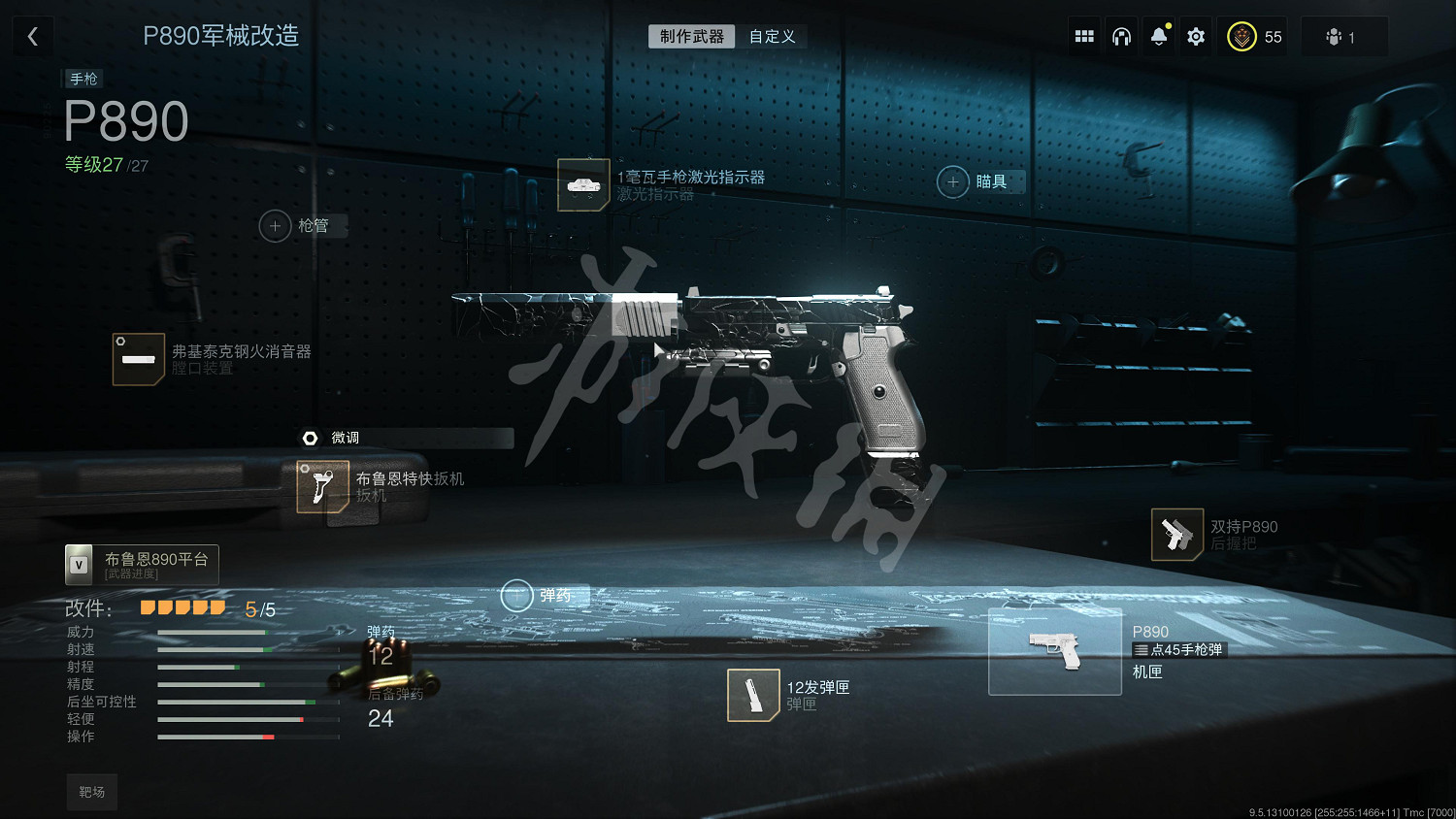
Task: Go back with the top-left arrow
Action: 33,37
